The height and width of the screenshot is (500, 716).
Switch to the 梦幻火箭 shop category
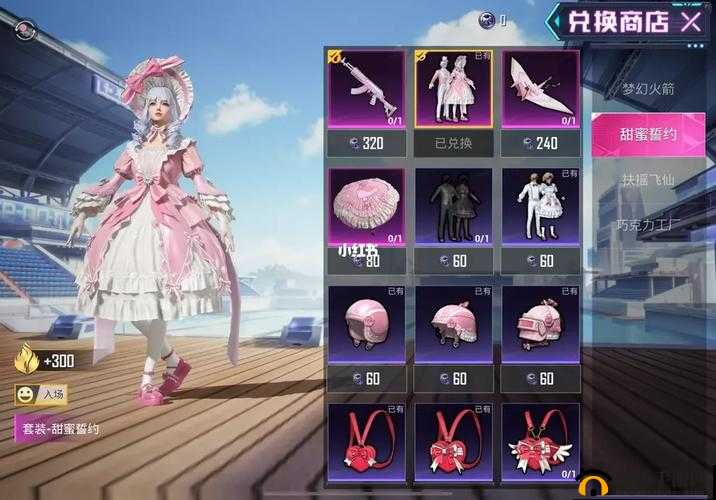648,89
